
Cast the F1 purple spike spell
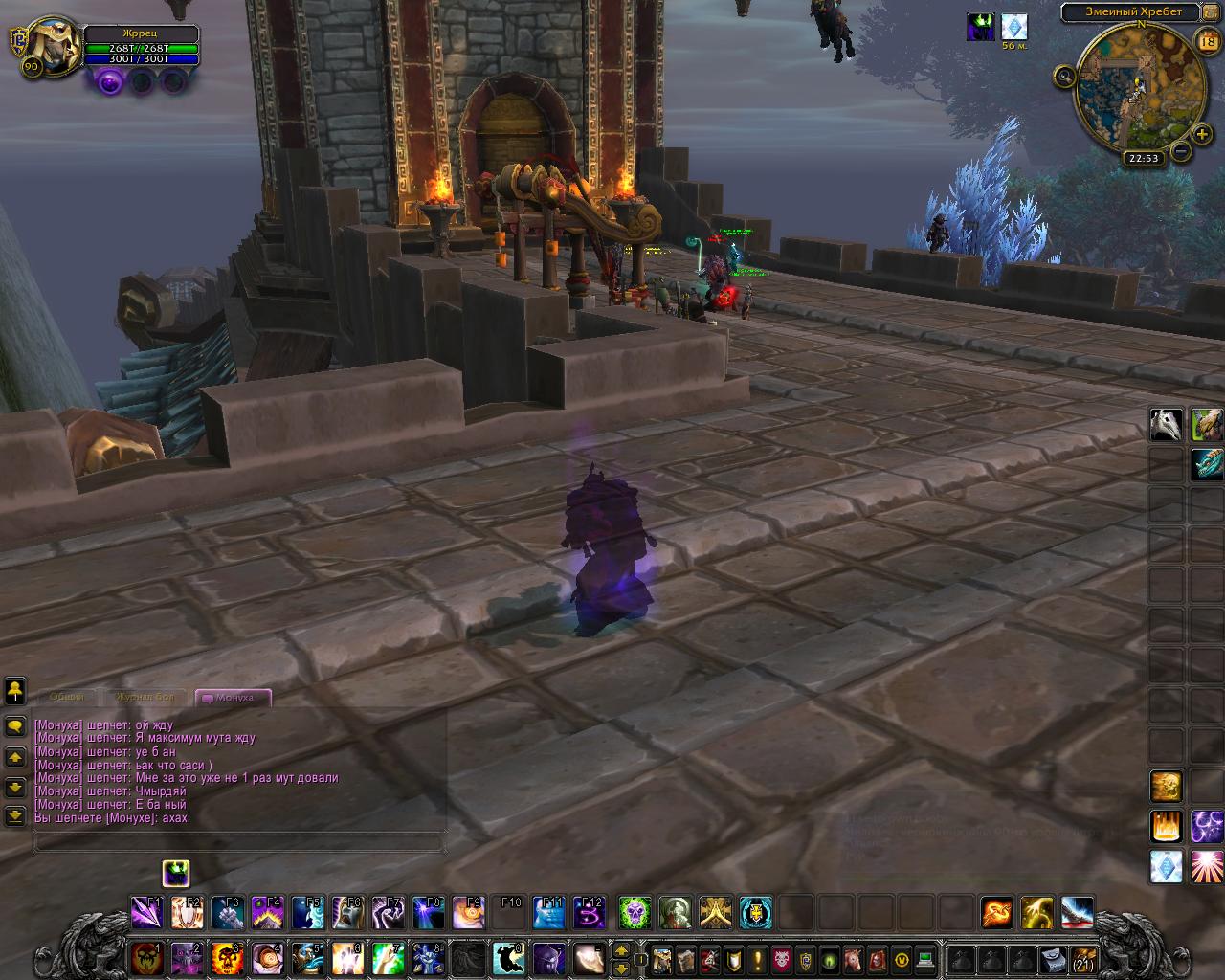(x=146, y=913)
